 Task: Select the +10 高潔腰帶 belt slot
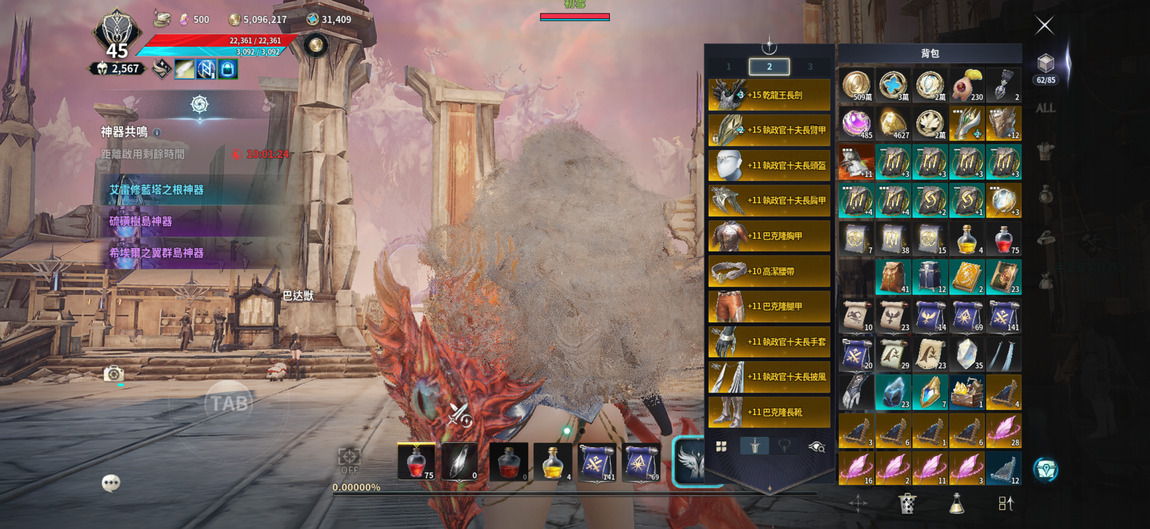point(769,271)
